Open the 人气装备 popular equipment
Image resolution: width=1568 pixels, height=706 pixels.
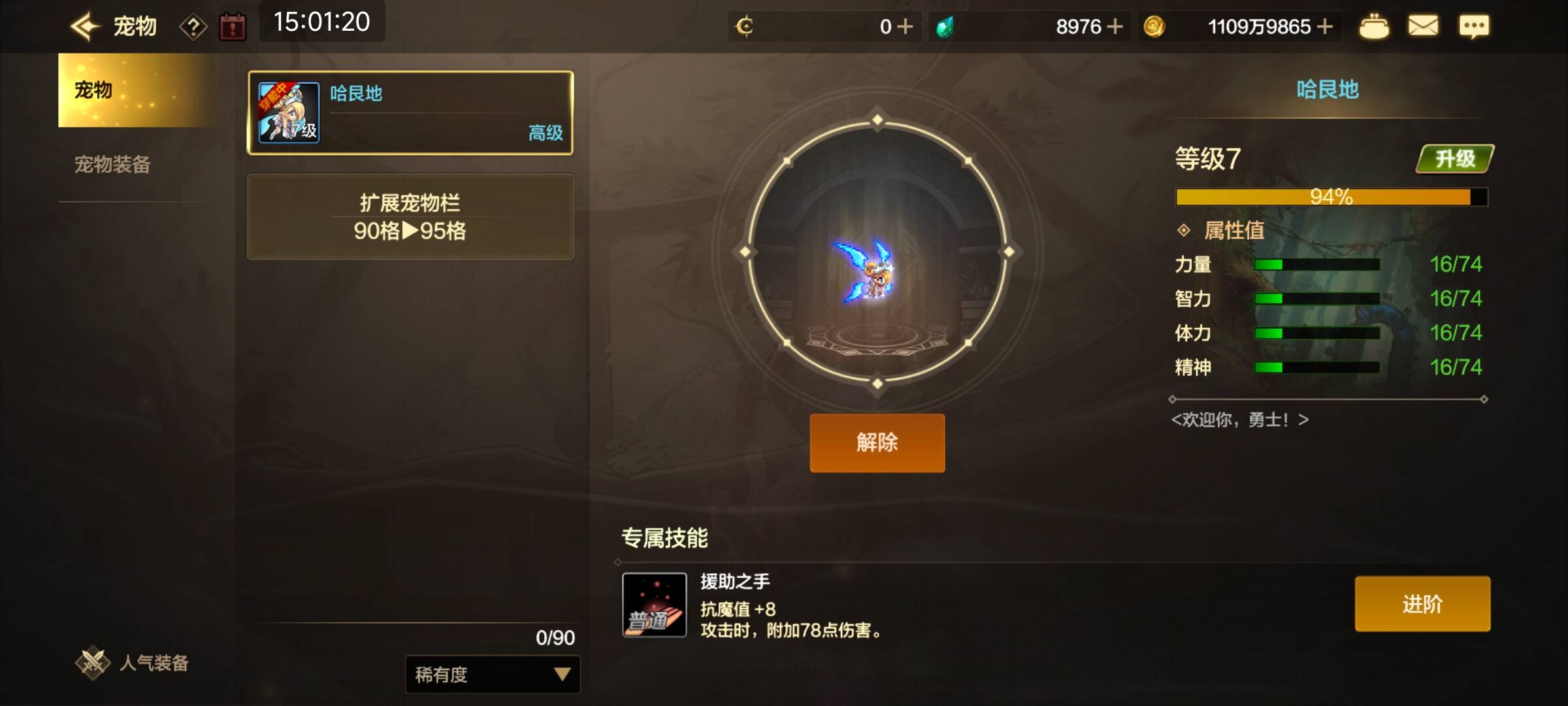[x=133, y=663]
